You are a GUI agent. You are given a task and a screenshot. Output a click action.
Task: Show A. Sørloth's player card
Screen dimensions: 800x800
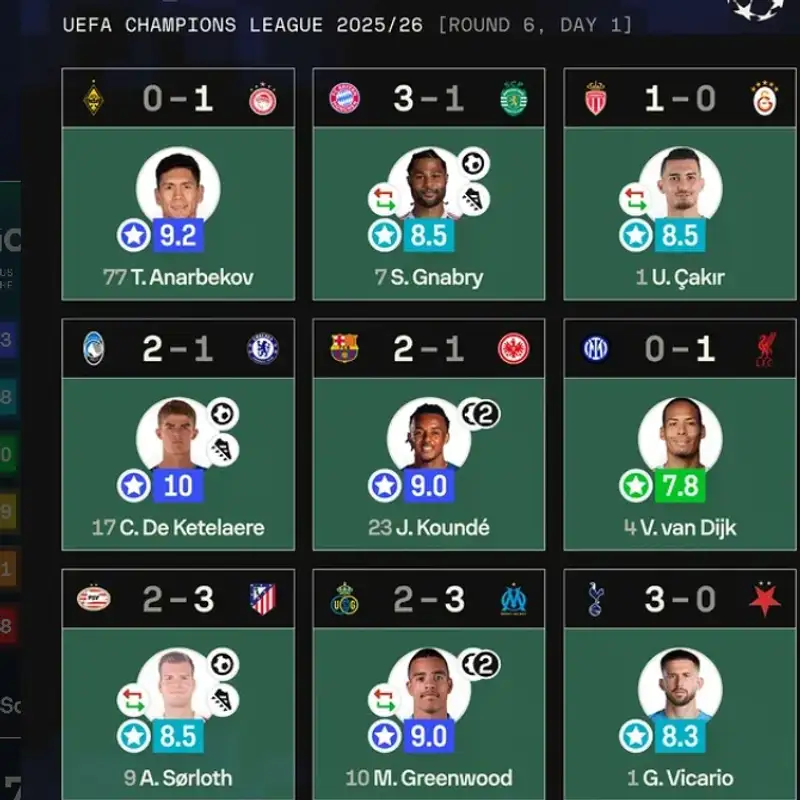click(x=178, y=714)
